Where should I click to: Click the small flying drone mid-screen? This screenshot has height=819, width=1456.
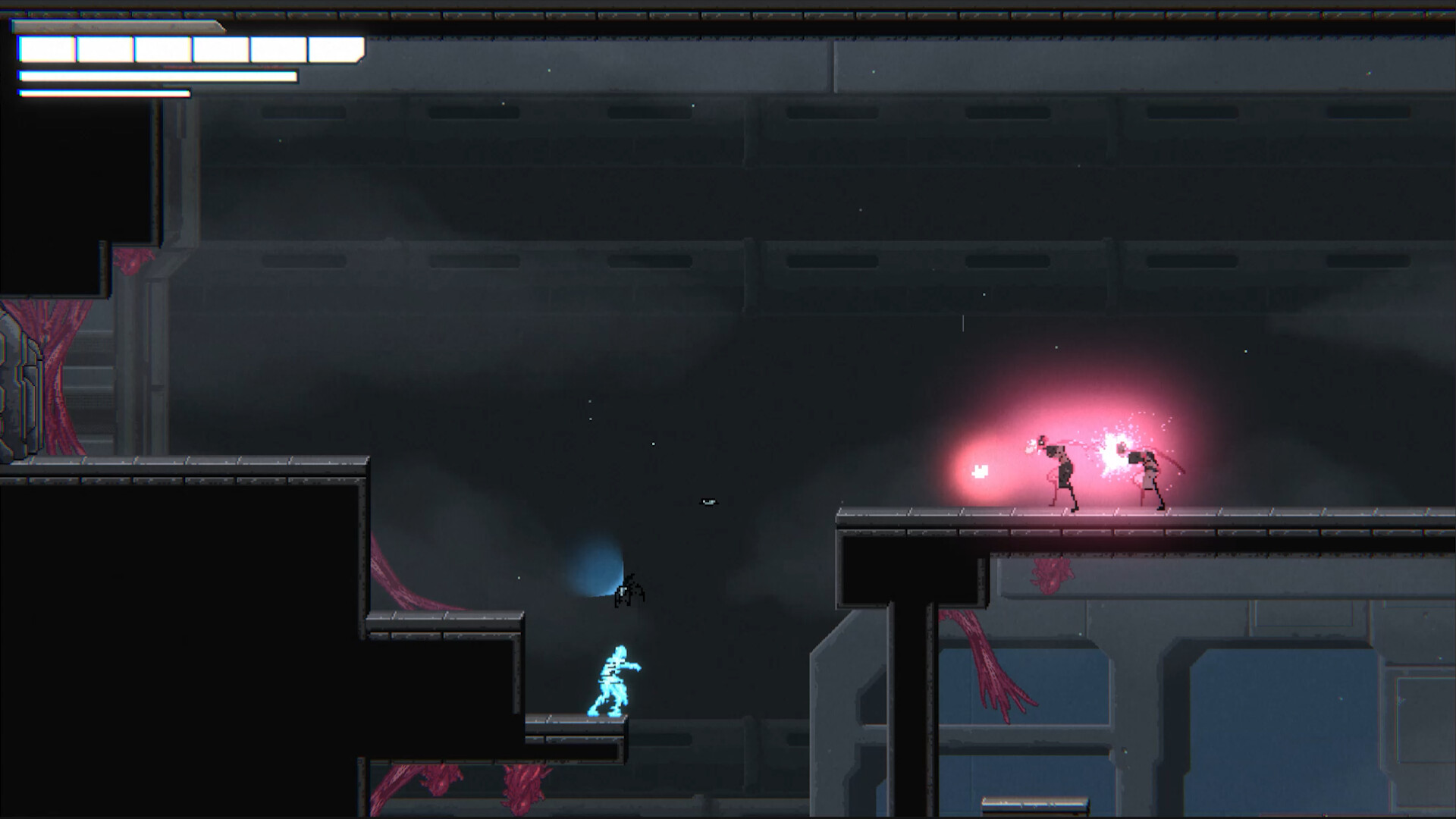click(708, 500)
